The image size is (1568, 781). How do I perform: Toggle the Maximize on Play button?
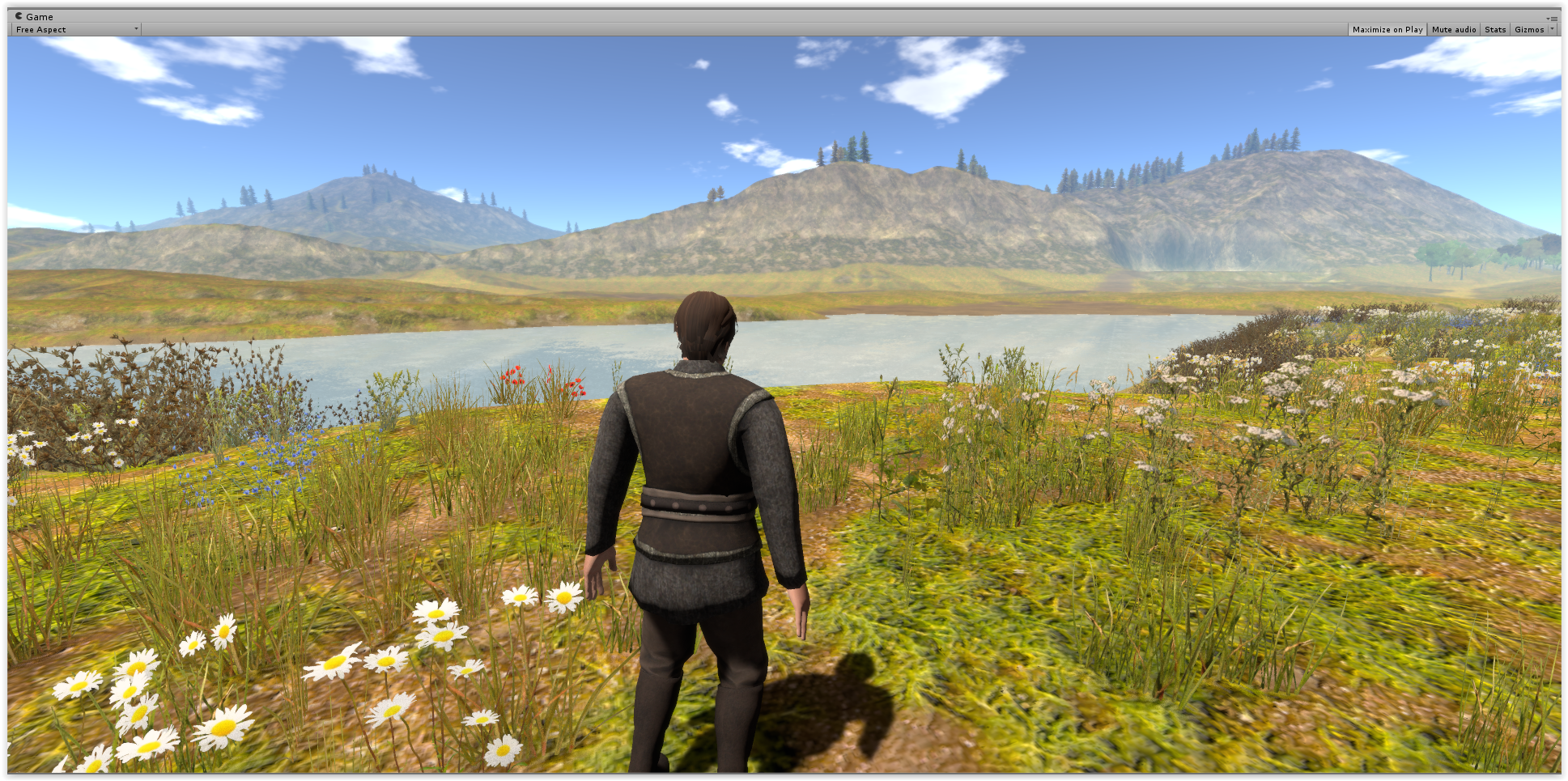pos(1387,30)
